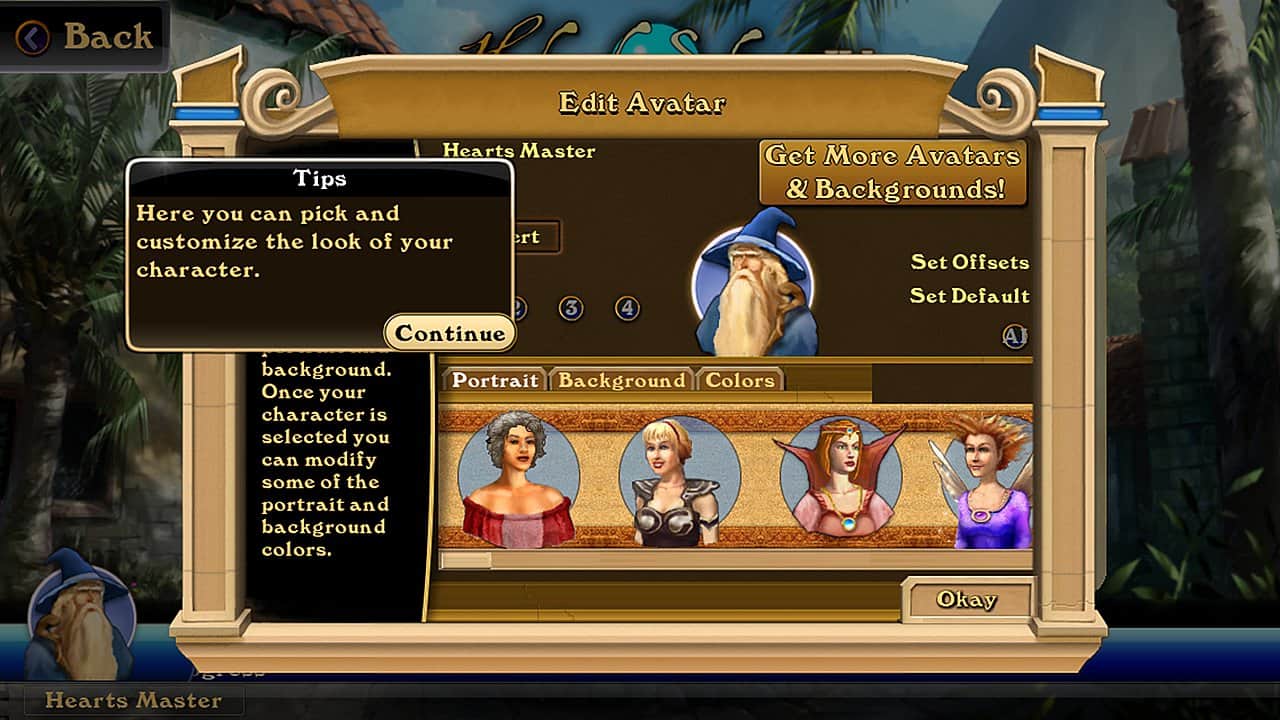Choose the red-collared queen portrait
1280x720 pixels.
click(x=840, y=478)
